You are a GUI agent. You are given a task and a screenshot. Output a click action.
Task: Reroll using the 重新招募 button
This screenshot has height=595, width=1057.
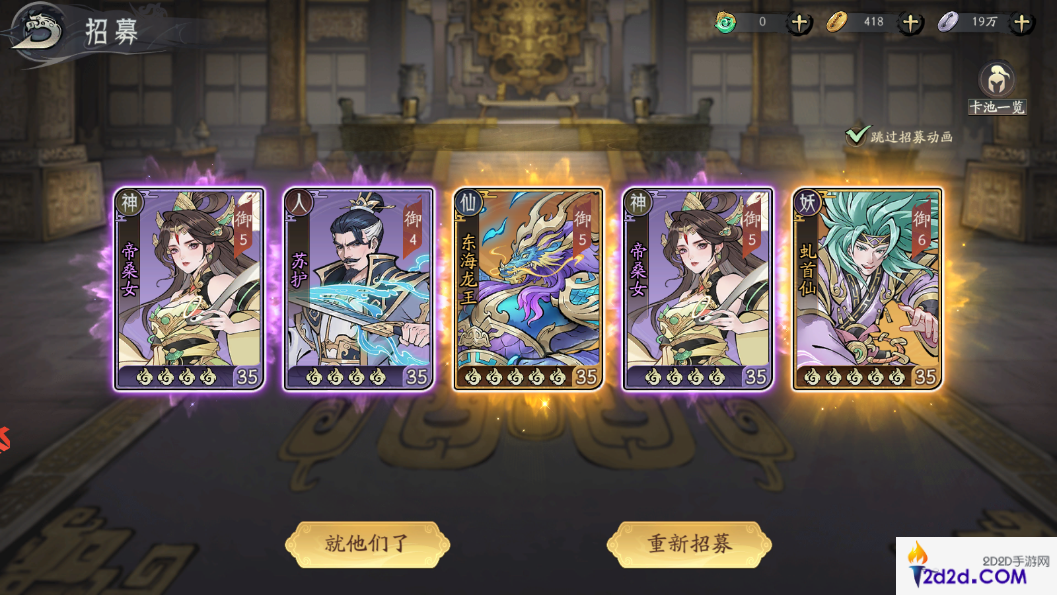tap(689, 544)
